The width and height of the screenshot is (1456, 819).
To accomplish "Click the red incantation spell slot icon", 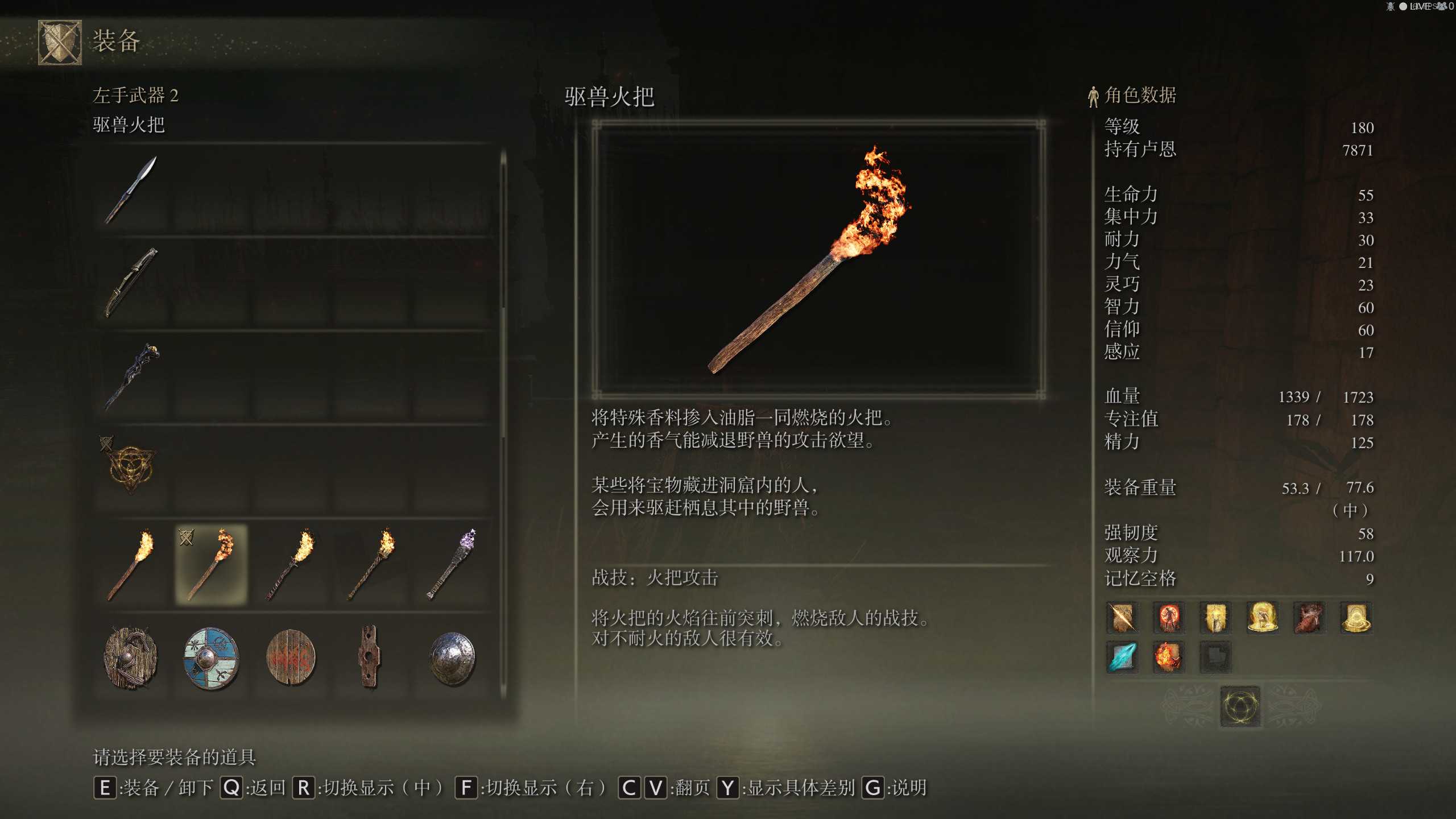I will click(1169, 618).
